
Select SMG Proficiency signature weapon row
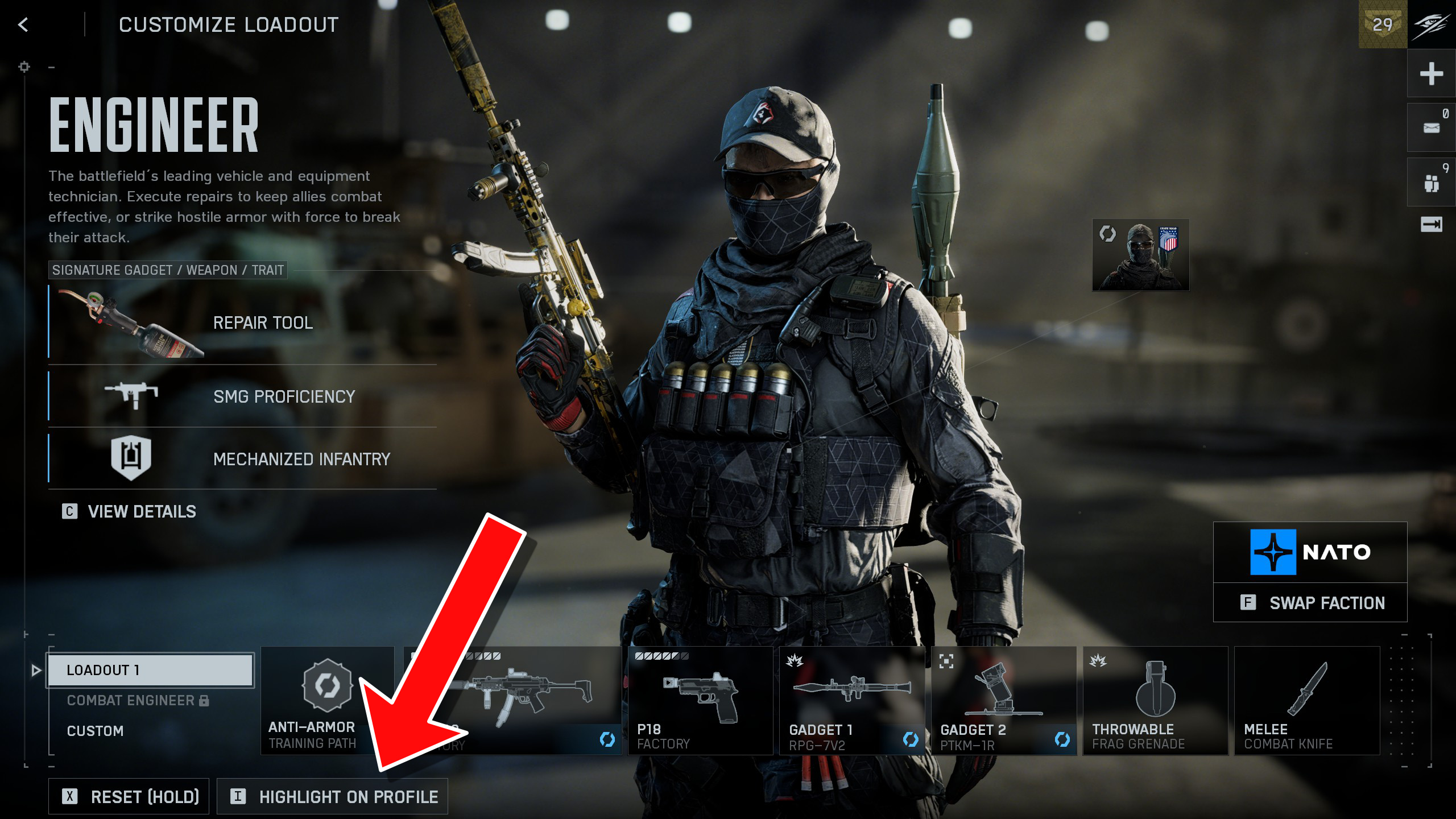[x=243, y=396]
